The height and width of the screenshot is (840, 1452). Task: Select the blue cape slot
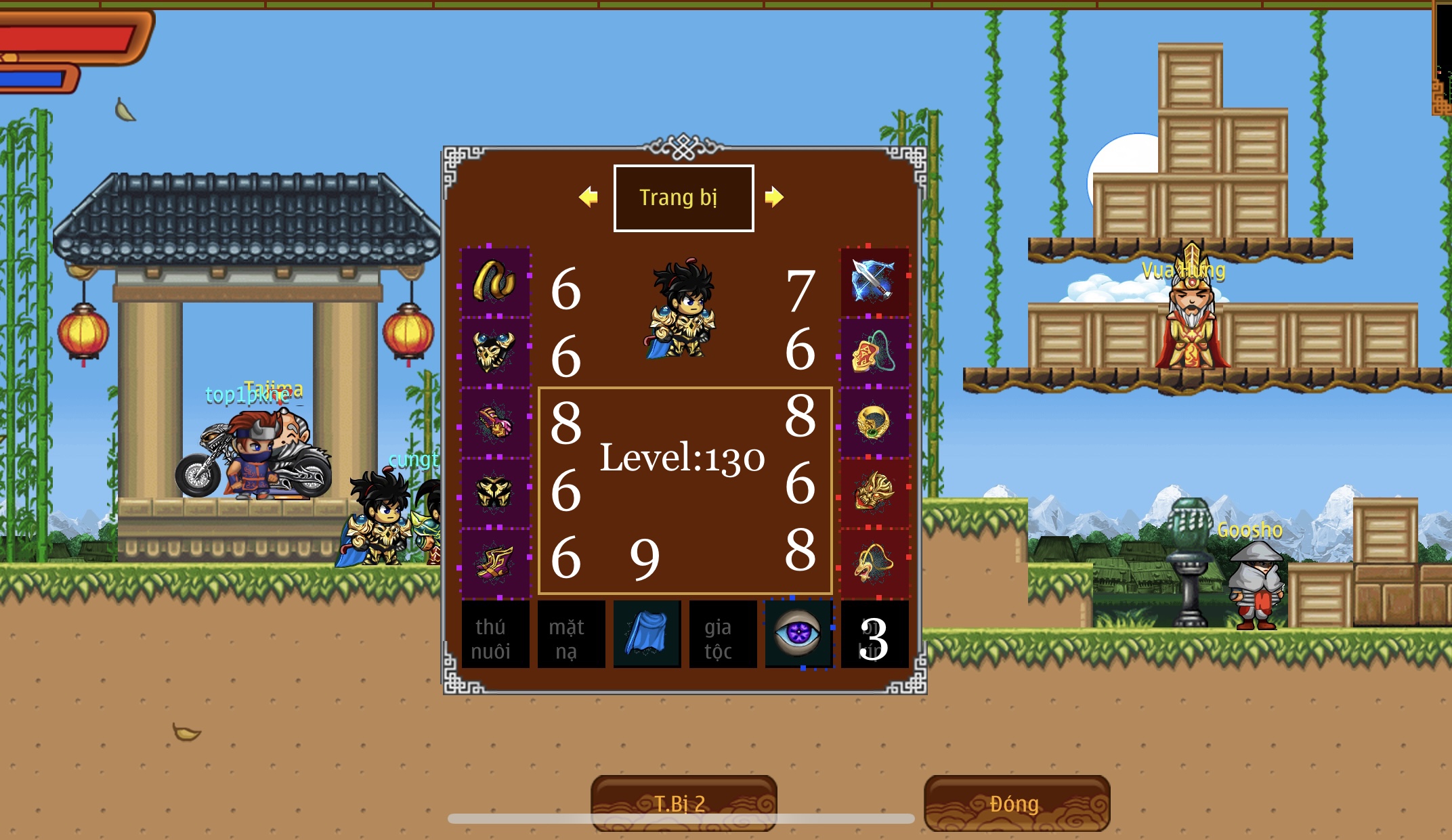point(647,635)
